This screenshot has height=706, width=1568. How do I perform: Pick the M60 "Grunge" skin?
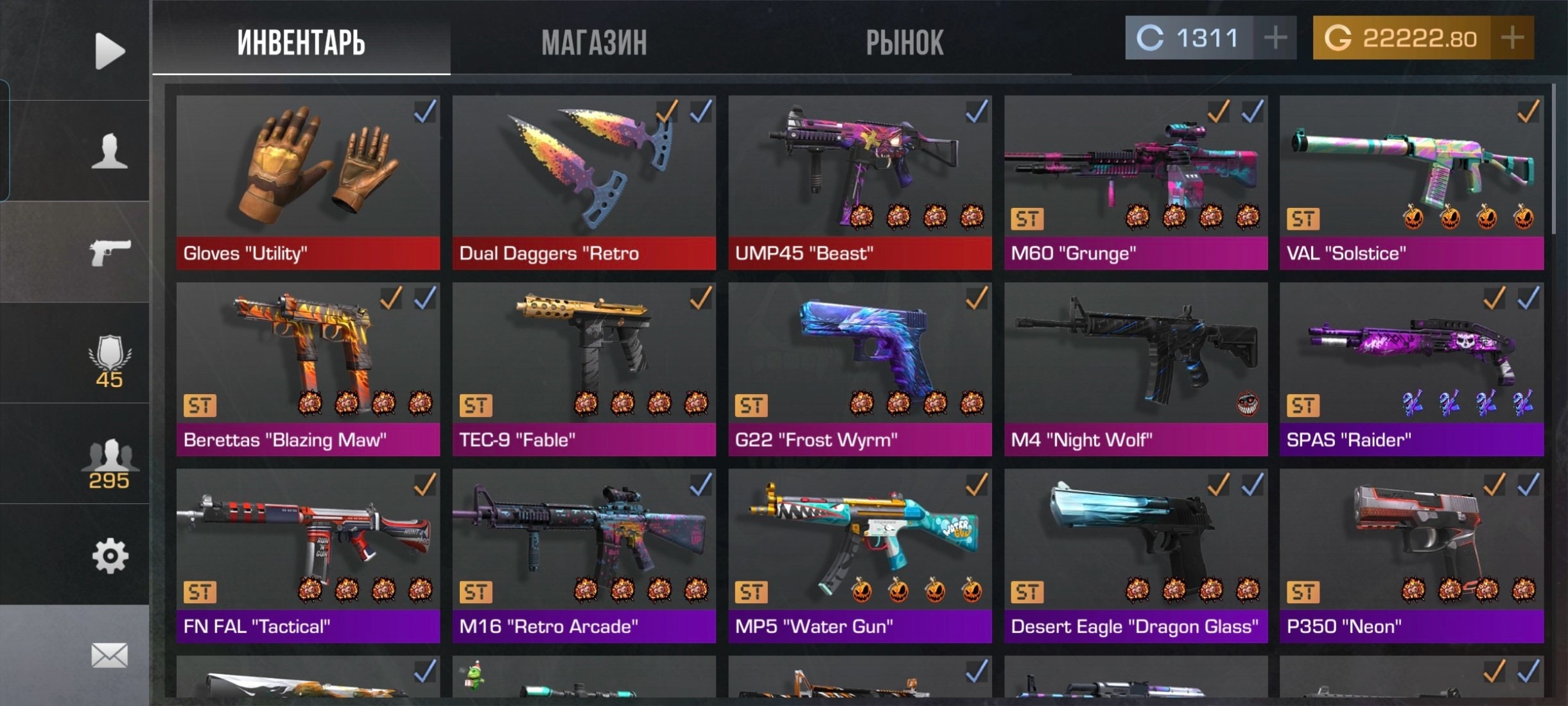click(1135, 182)
